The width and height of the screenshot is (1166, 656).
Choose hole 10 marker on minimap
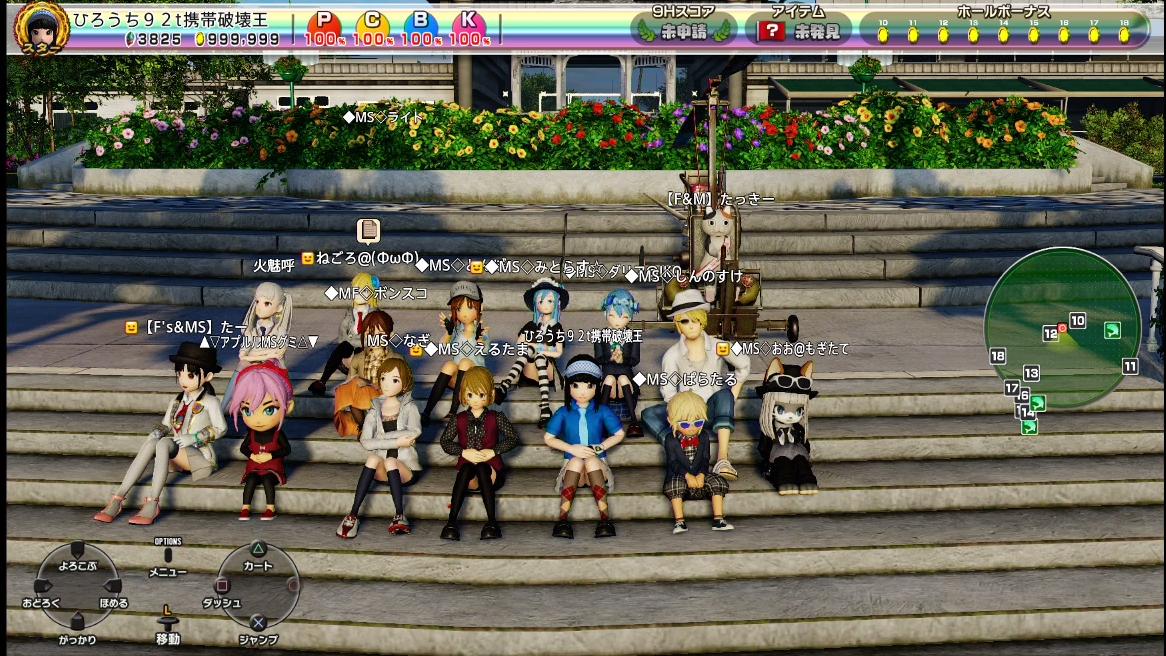point(1077,321)
